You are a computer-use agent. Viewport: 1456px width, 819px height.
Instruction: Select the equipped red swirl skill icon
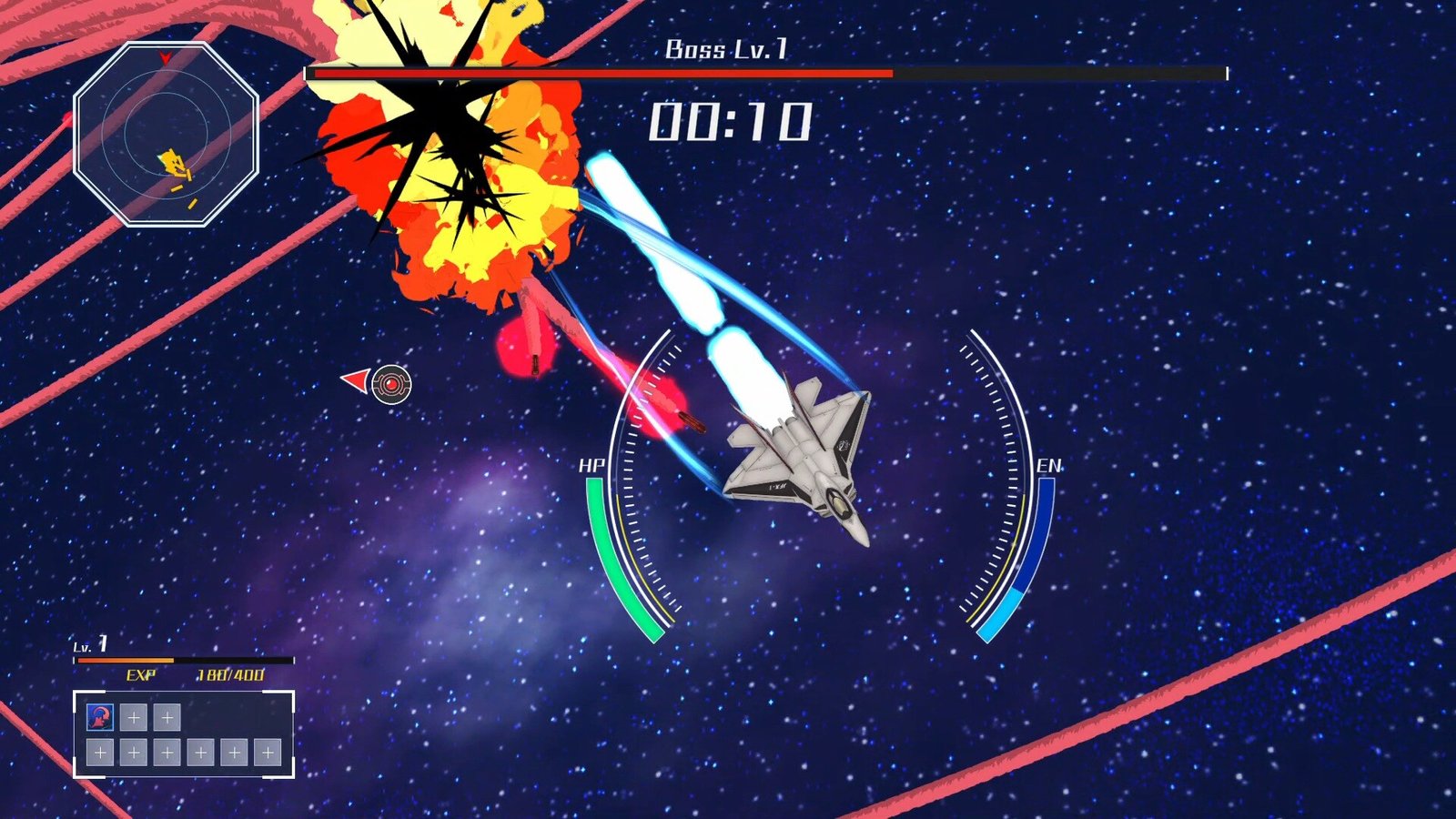pyautogui.click(x=100, y=717)
